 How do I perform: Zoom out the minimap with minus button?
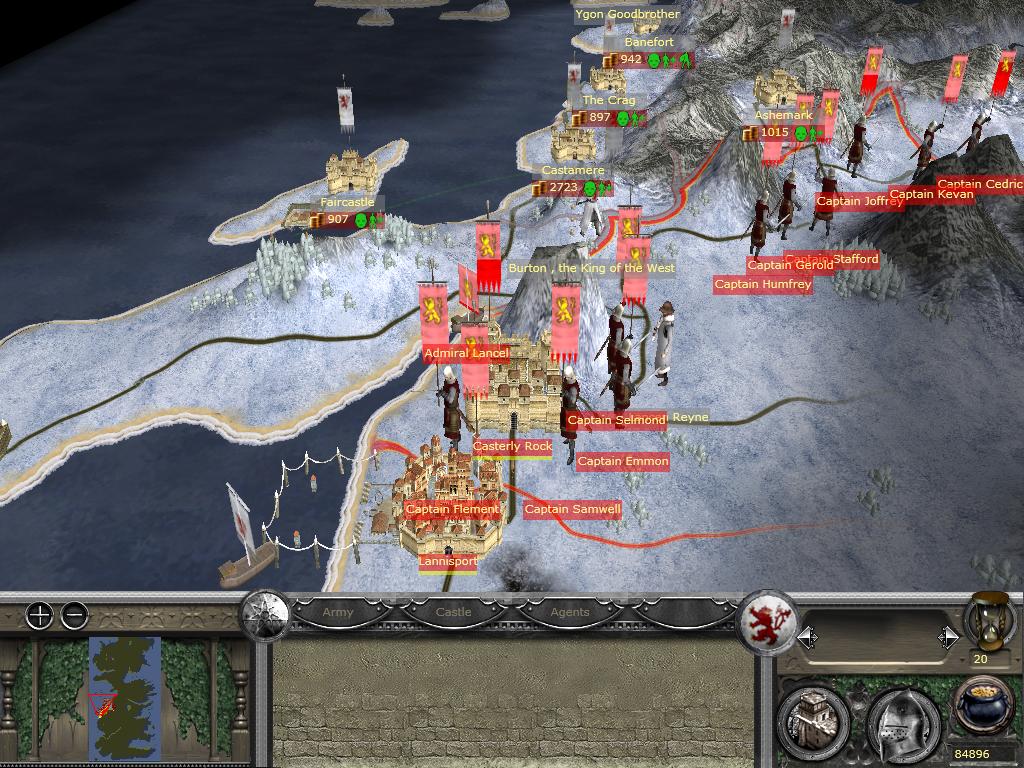click(x=74, y=615)
